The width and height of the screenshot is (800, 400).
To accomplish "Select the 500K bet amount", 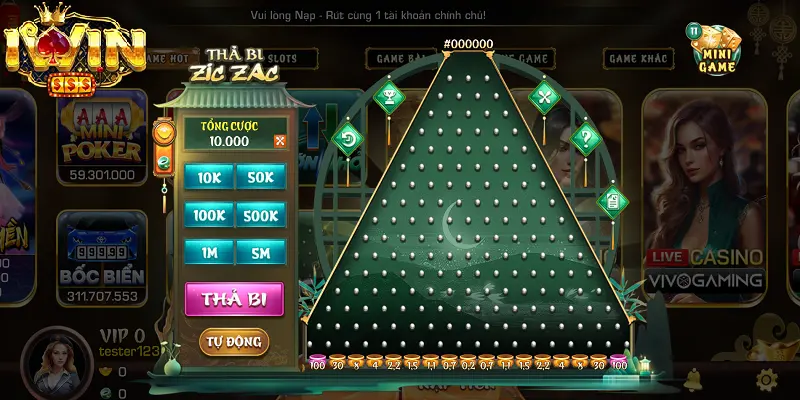I will [260, 215].
